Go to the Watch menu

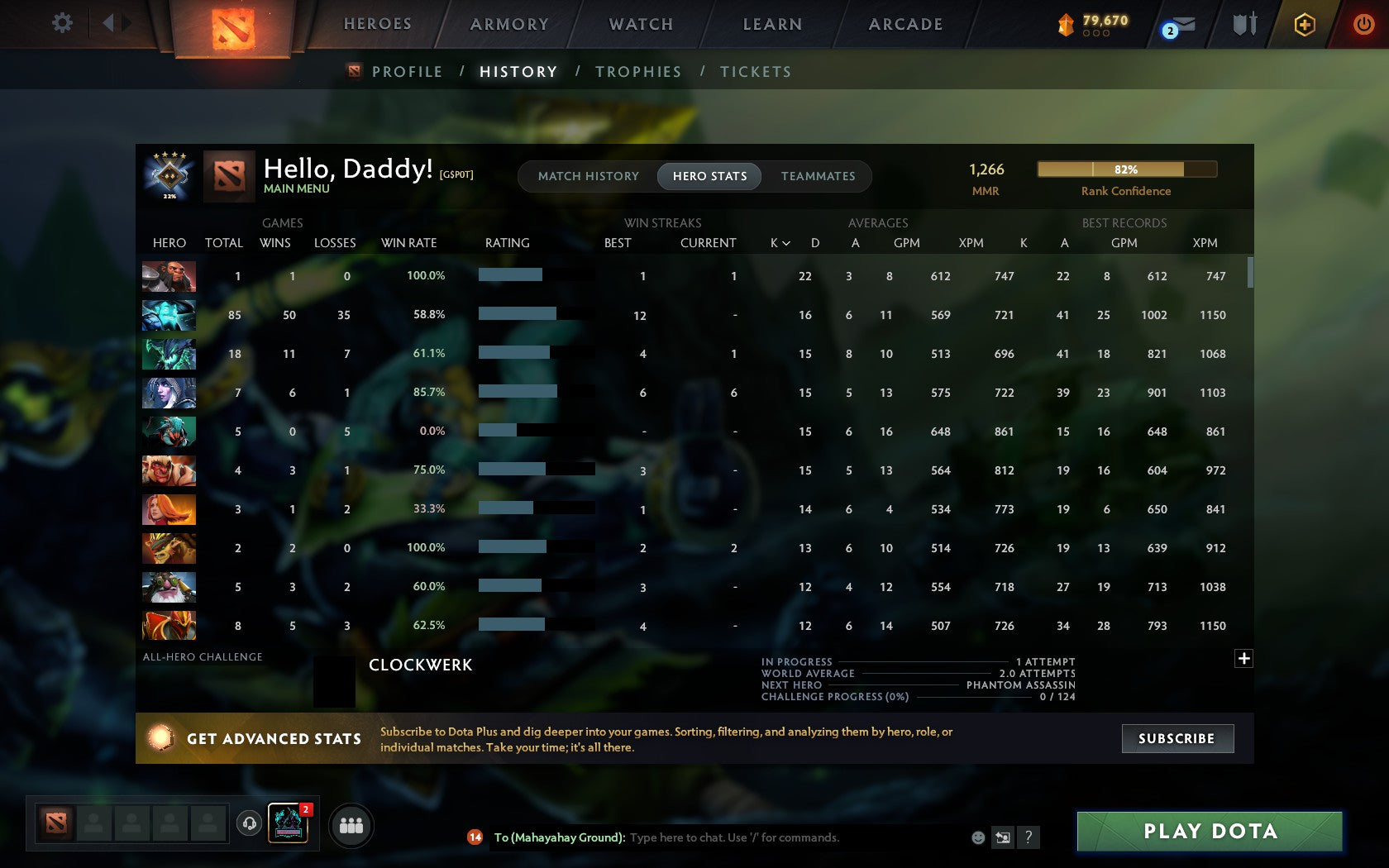pos(640,24)
